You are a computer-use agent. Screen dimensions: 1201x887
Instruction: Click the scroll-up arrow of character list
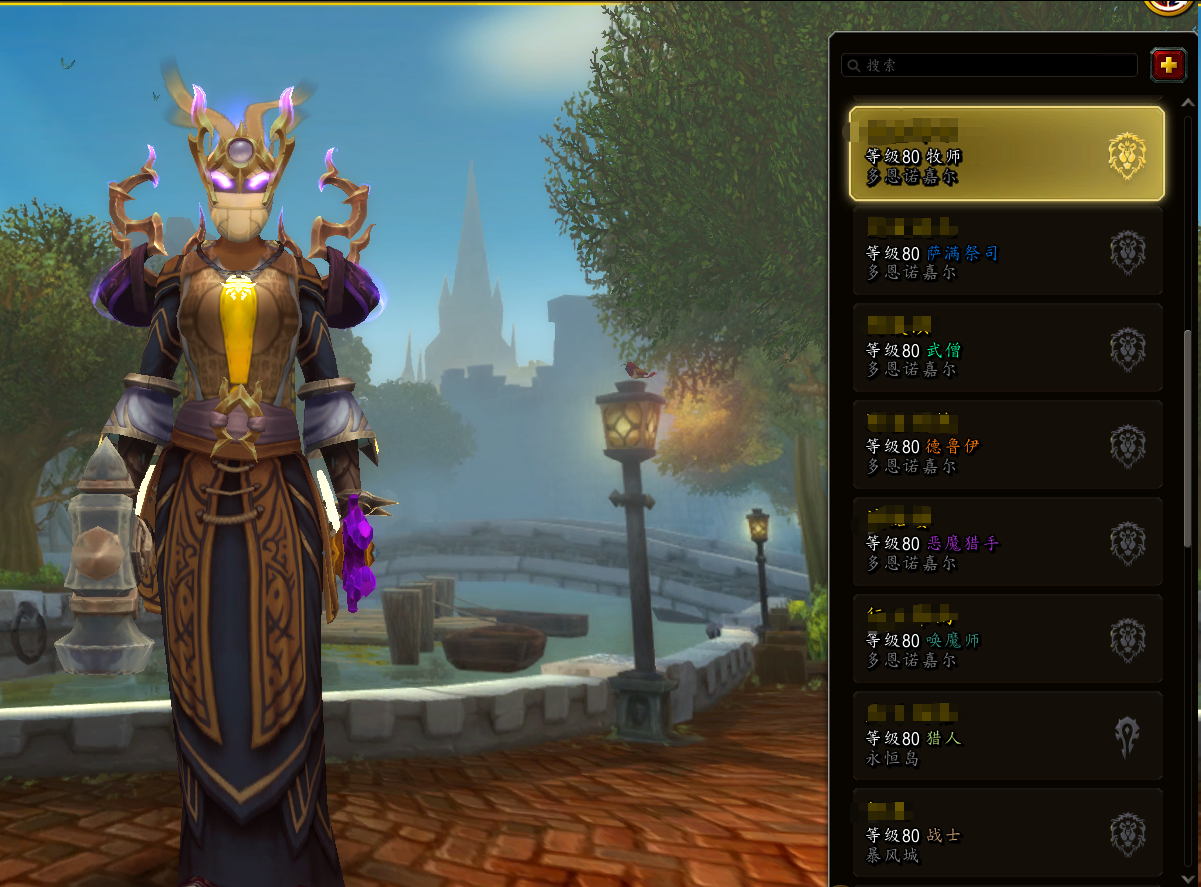pyautogui.click(x=1188, y=102)
